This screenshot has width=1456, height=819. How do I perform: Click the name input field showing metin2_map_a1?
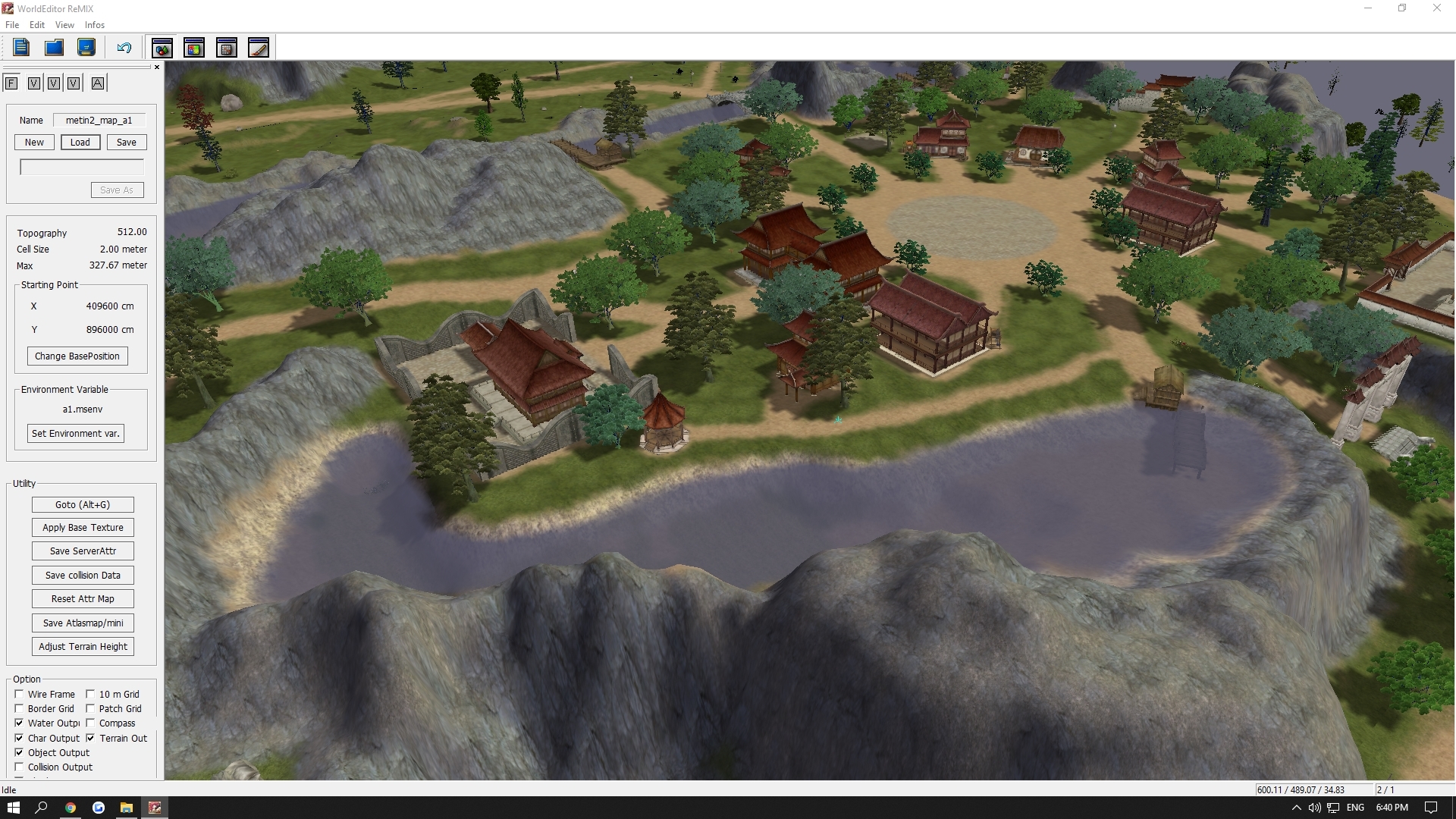click(99, 120)
